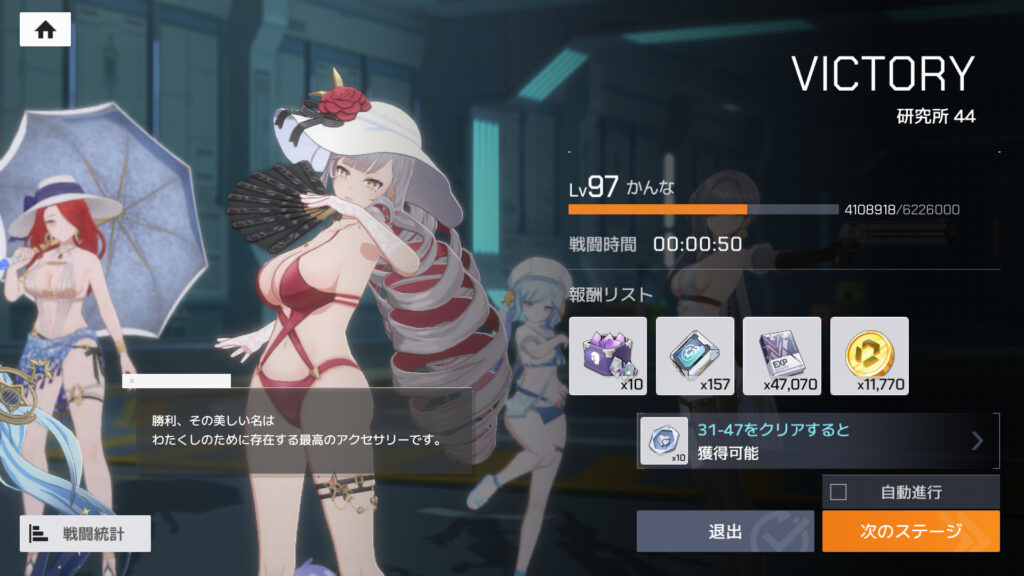Viewport: 1024px width, 576px height.
Task: Inspect the x157 blue core reward
Action: 695,355
